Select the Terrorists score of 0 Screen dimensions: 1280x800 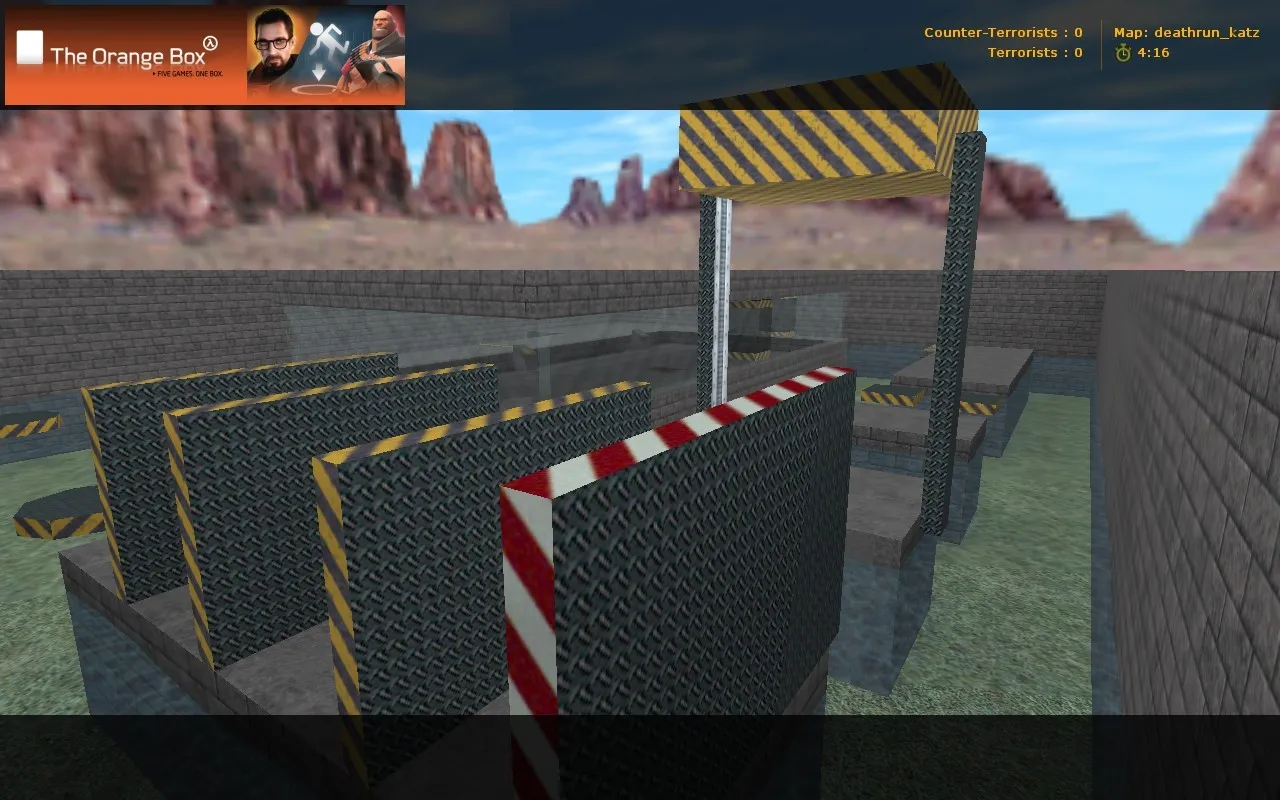point(1077,53)
